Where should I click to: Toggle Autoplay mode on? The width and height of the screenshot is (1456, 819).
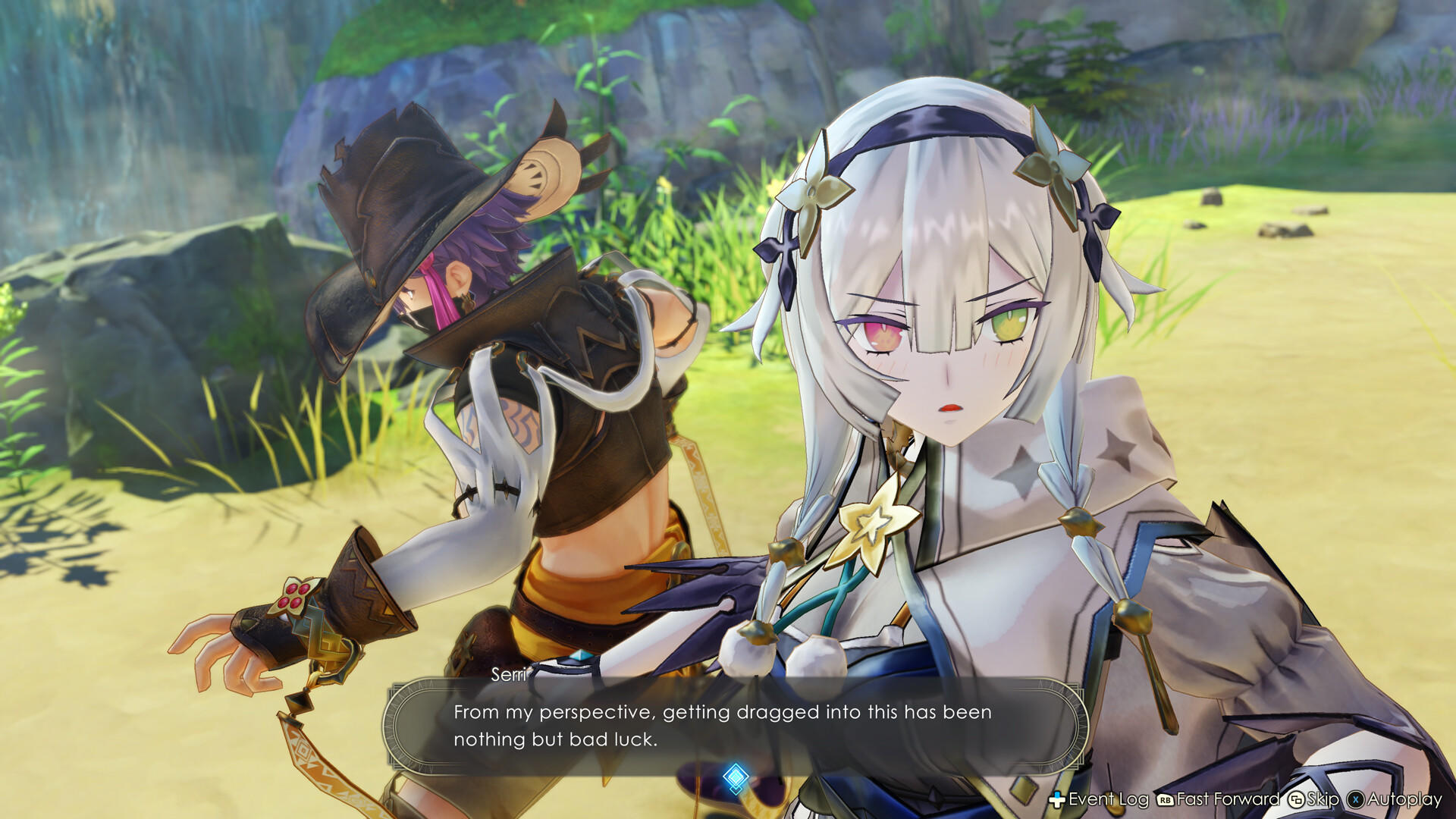click(x=1356, y=799)
